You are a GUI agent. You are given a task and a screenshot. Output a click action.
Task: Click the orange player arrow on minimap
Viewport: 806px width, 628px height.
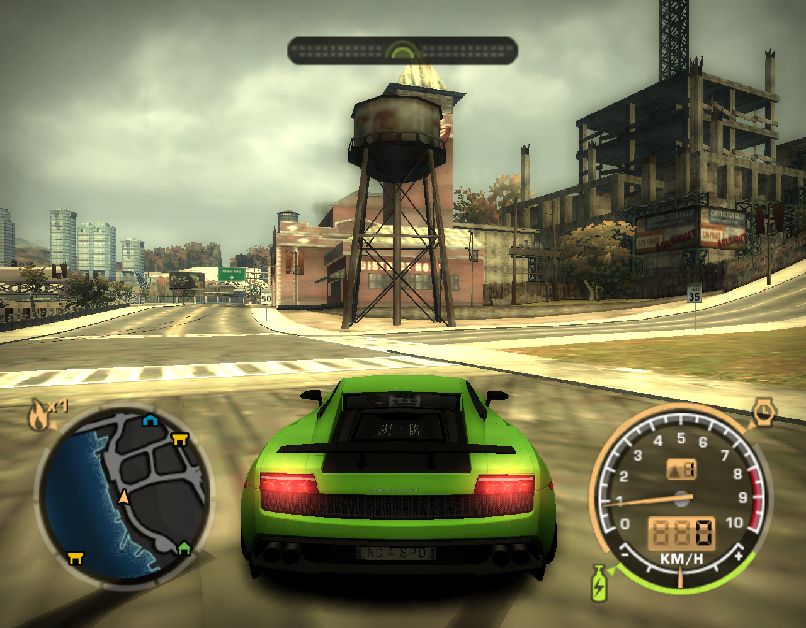(x=124, y=496)
